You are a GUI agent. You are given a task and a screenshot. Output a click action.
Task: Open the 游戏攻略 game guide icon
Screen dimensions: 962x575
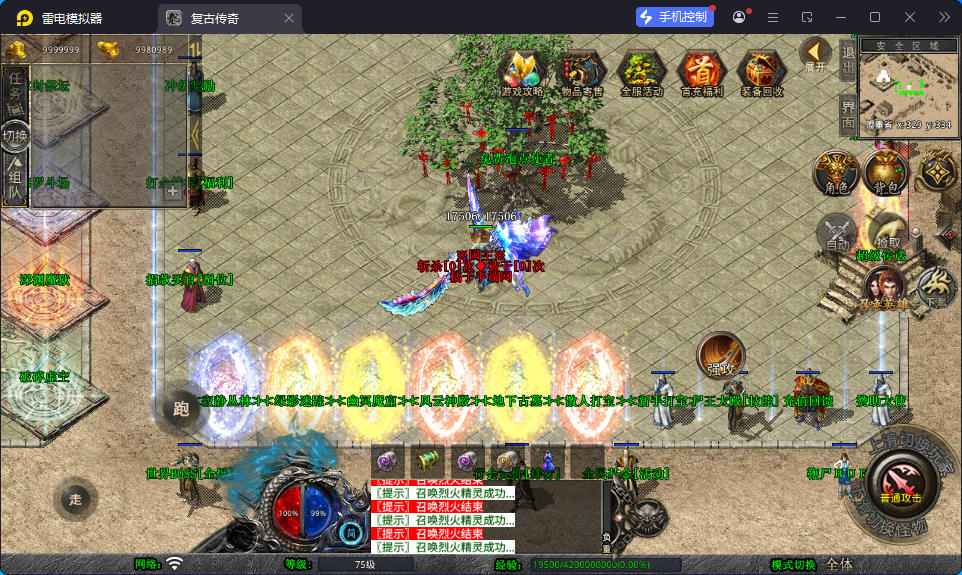[522, 72]
